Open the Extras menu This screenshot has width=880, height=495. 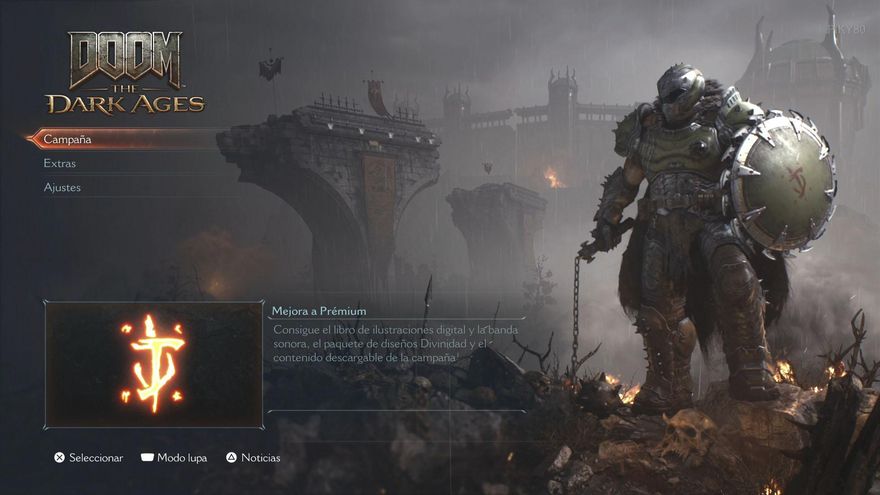[x=60, y=163]
